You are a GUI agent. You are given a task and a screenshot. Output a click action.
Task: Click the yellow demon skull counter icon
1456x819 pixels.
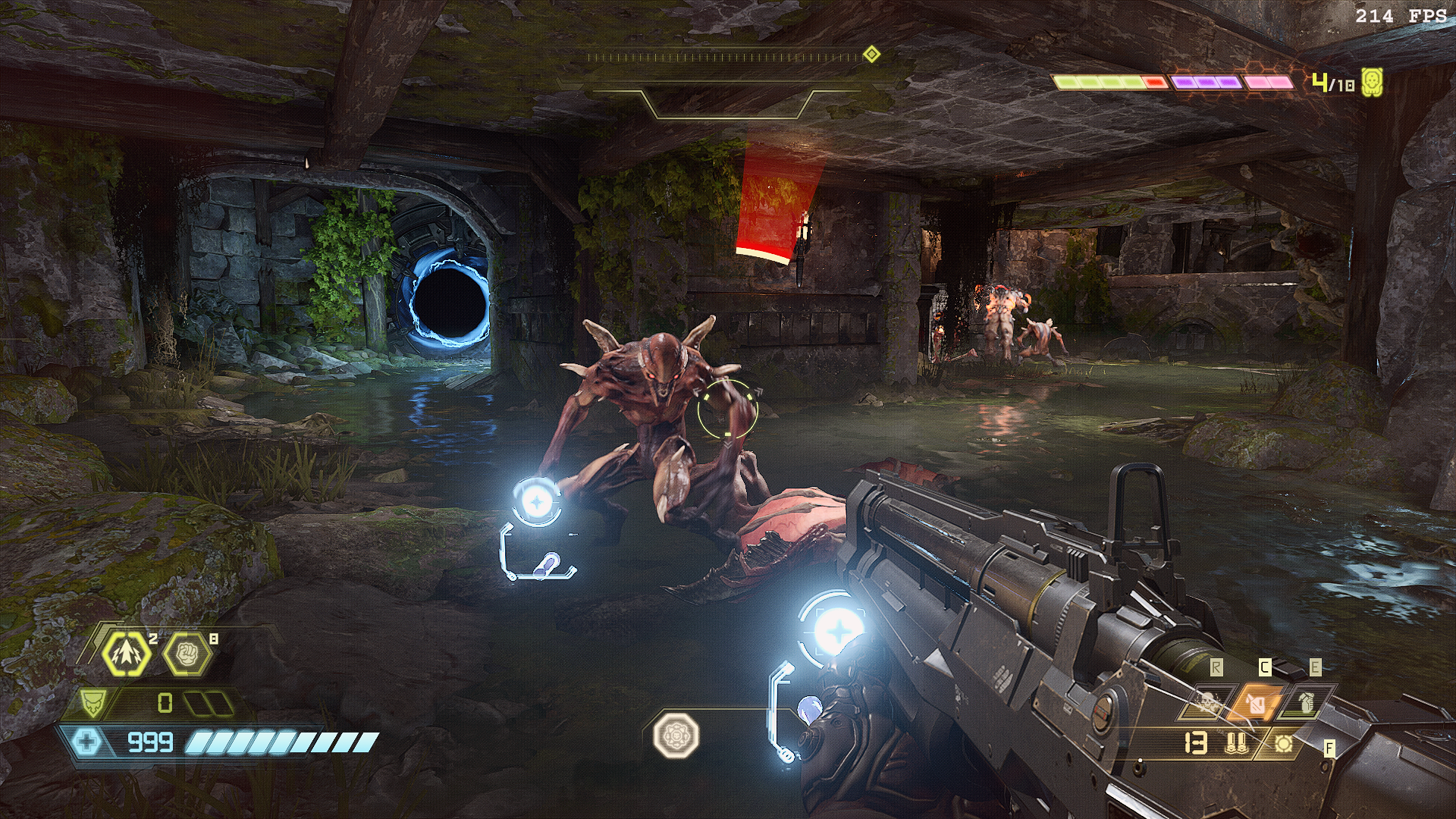tap(1372, 82)
